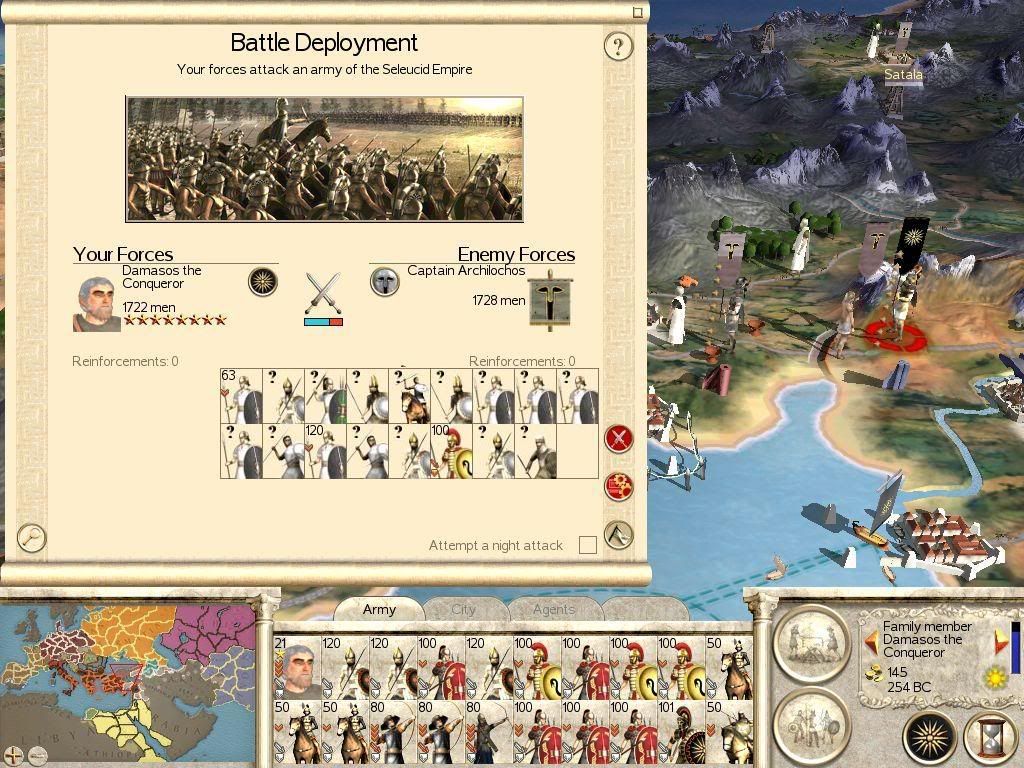Open the help question mark button
This screenshot has height=768, width=1024.
[618, 46]
